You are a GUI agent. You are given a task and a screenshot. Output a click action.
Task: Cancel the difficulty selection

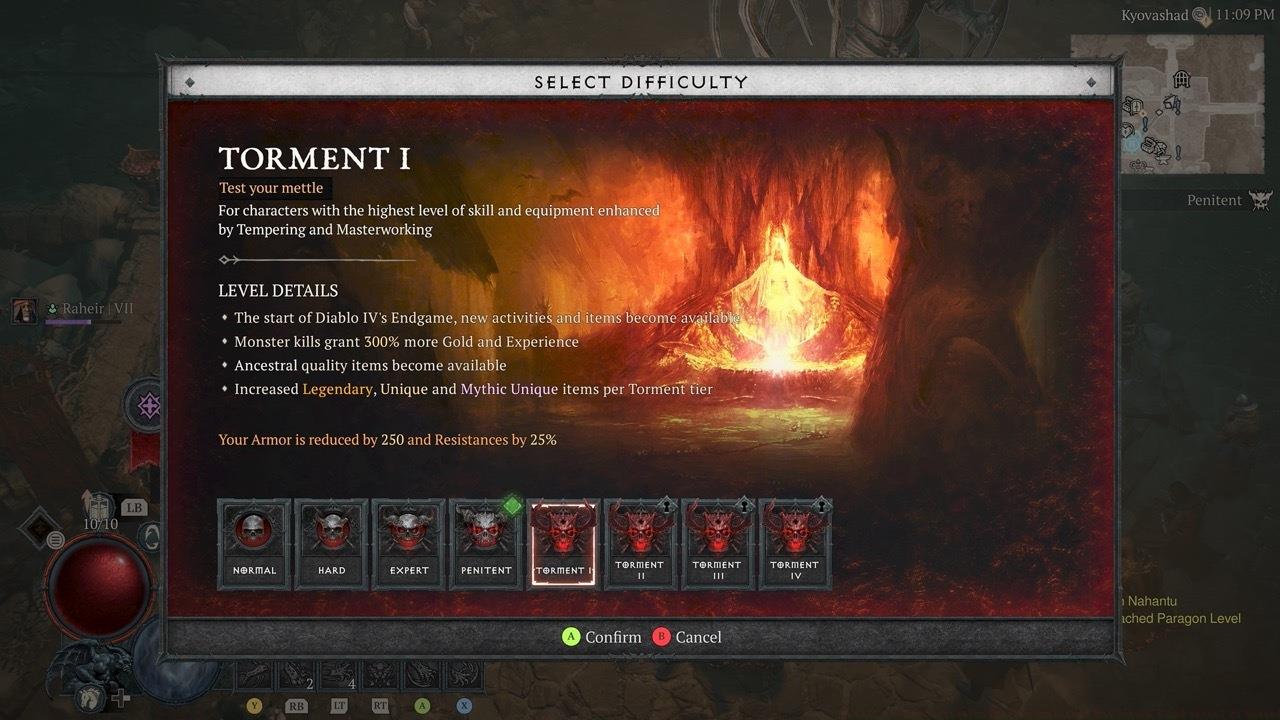pos(687,637)
